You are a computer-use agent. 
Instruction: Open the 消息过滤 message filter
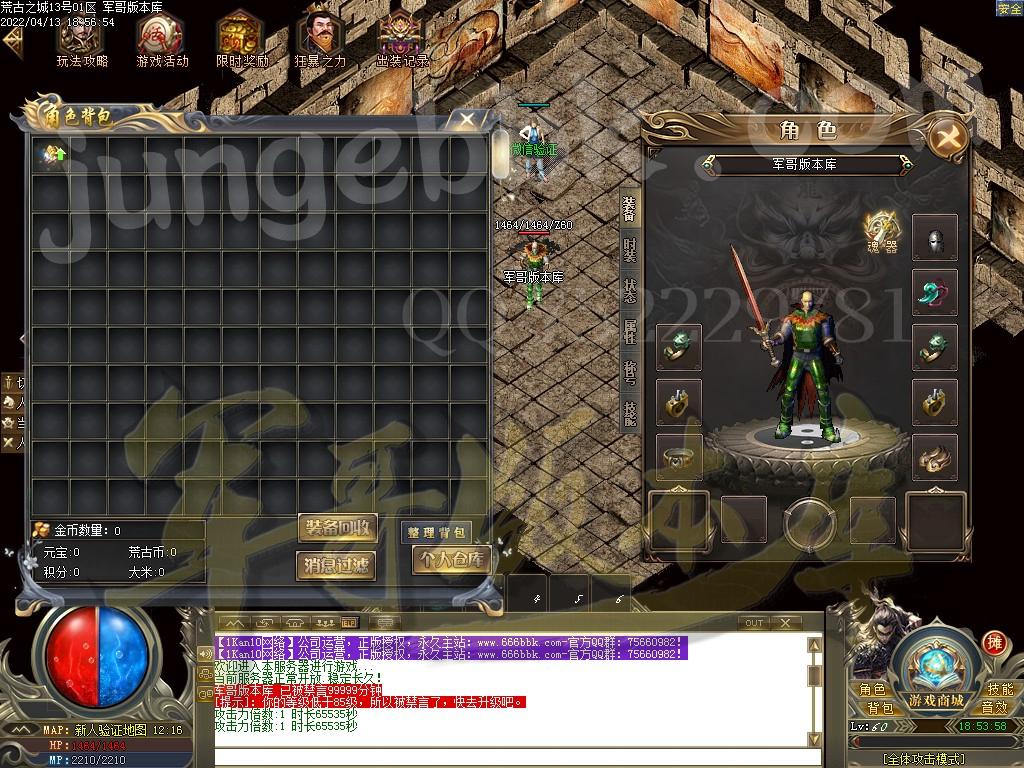337,565
